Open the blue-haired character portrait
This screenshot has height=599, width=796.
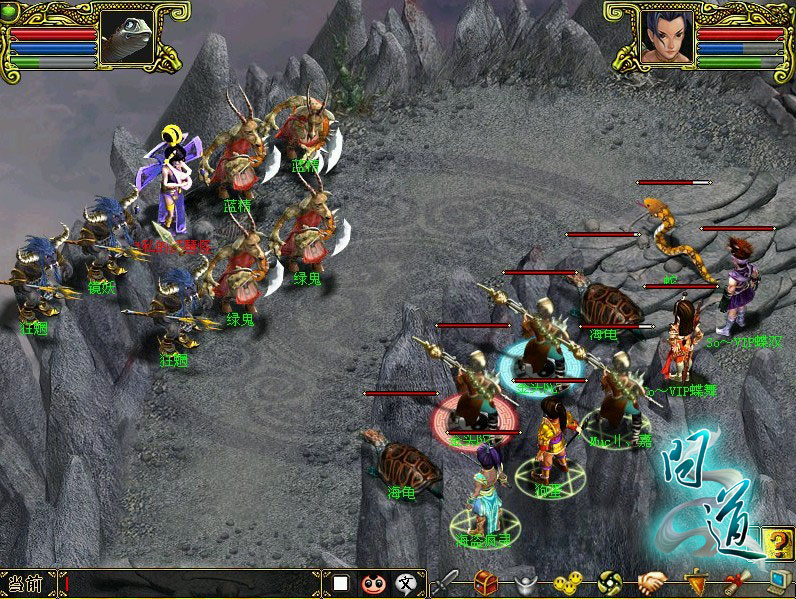[x=667, y=37]
